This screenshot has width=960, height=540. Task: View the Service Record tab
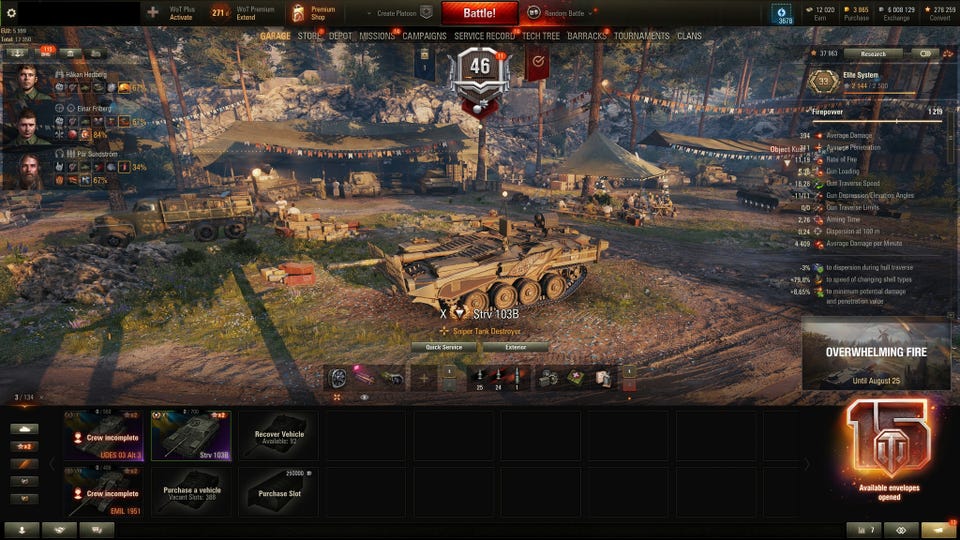(484, 36)
